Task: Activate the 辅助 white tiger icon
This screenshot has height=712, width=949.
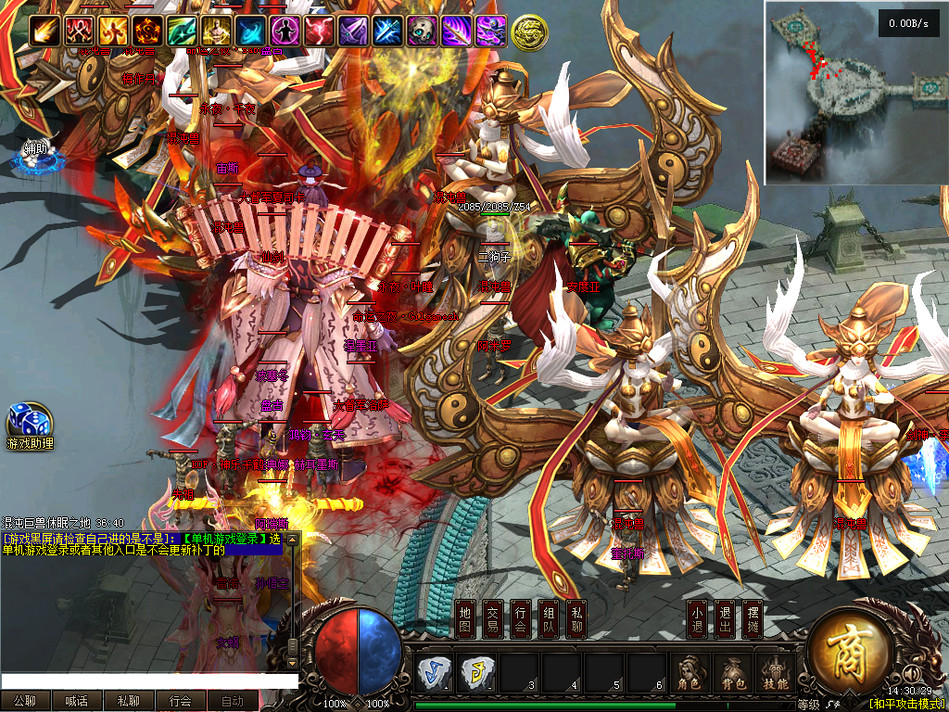Action: point(37,154)
